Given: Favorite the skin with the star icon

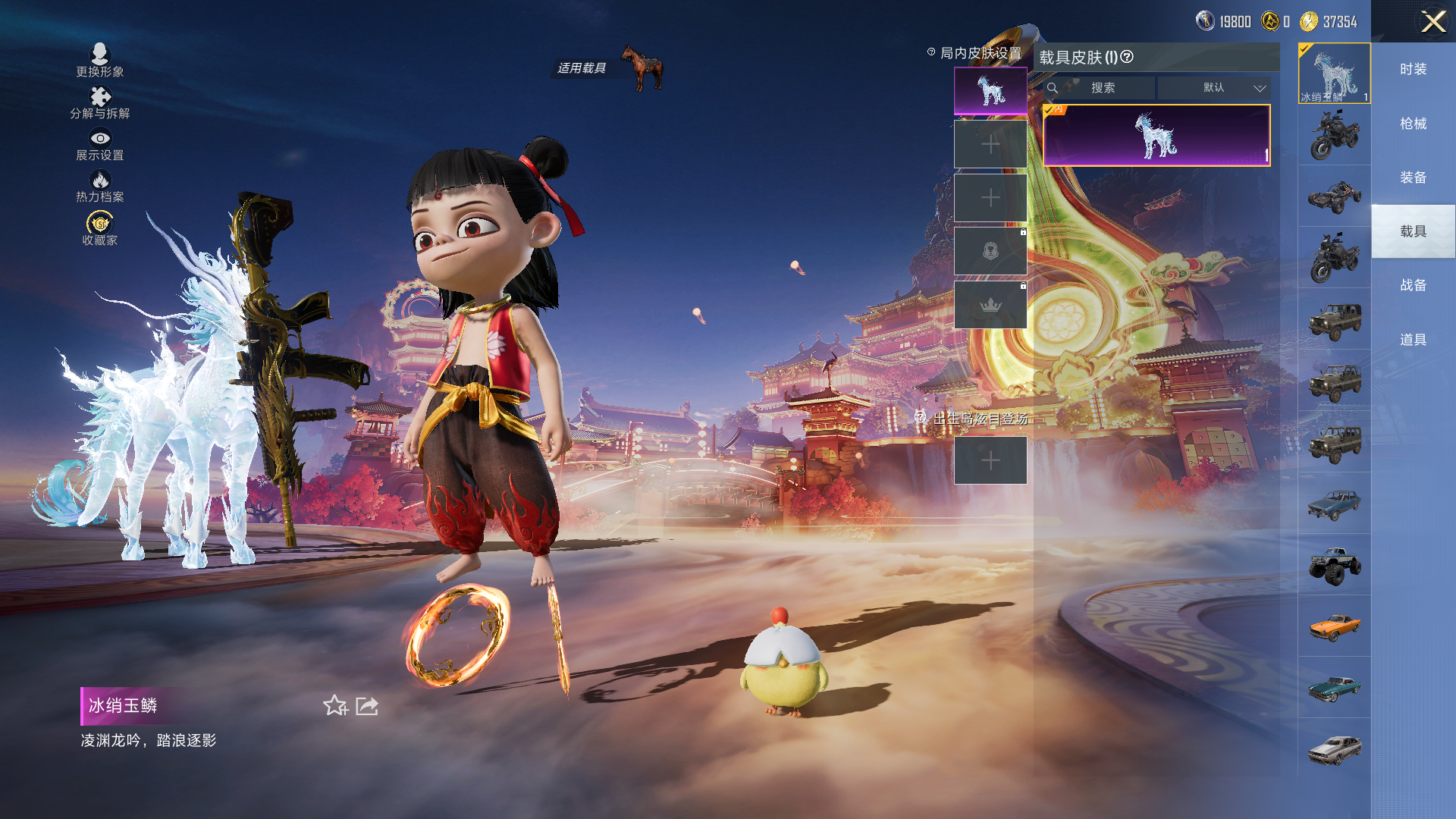Looking at the screenshot, I should pyautogui.click(x=334, y=706).
